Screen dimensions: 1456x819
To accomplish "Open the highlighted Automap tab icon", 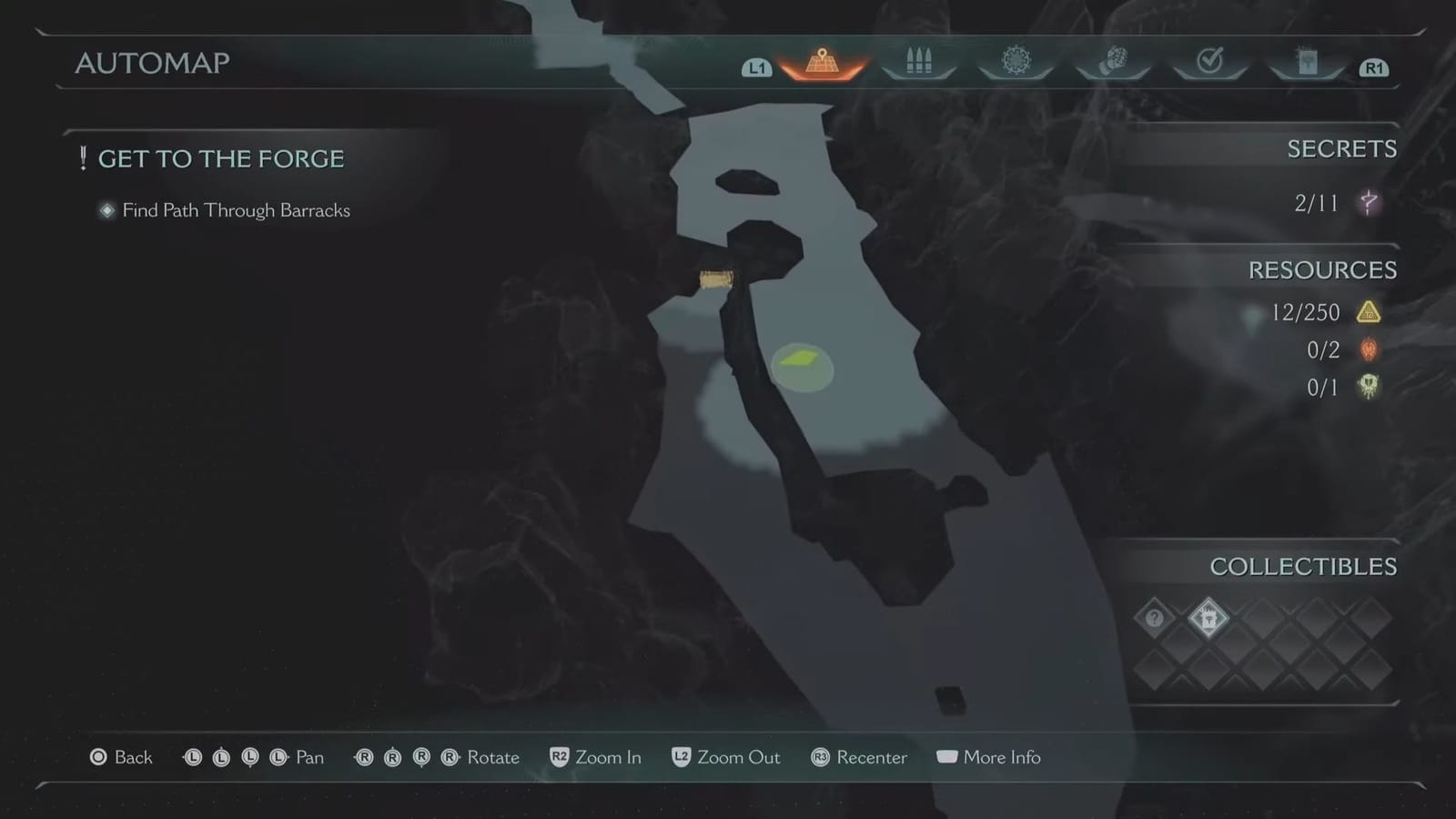I will pyautogui.click(x=822, y=62).
